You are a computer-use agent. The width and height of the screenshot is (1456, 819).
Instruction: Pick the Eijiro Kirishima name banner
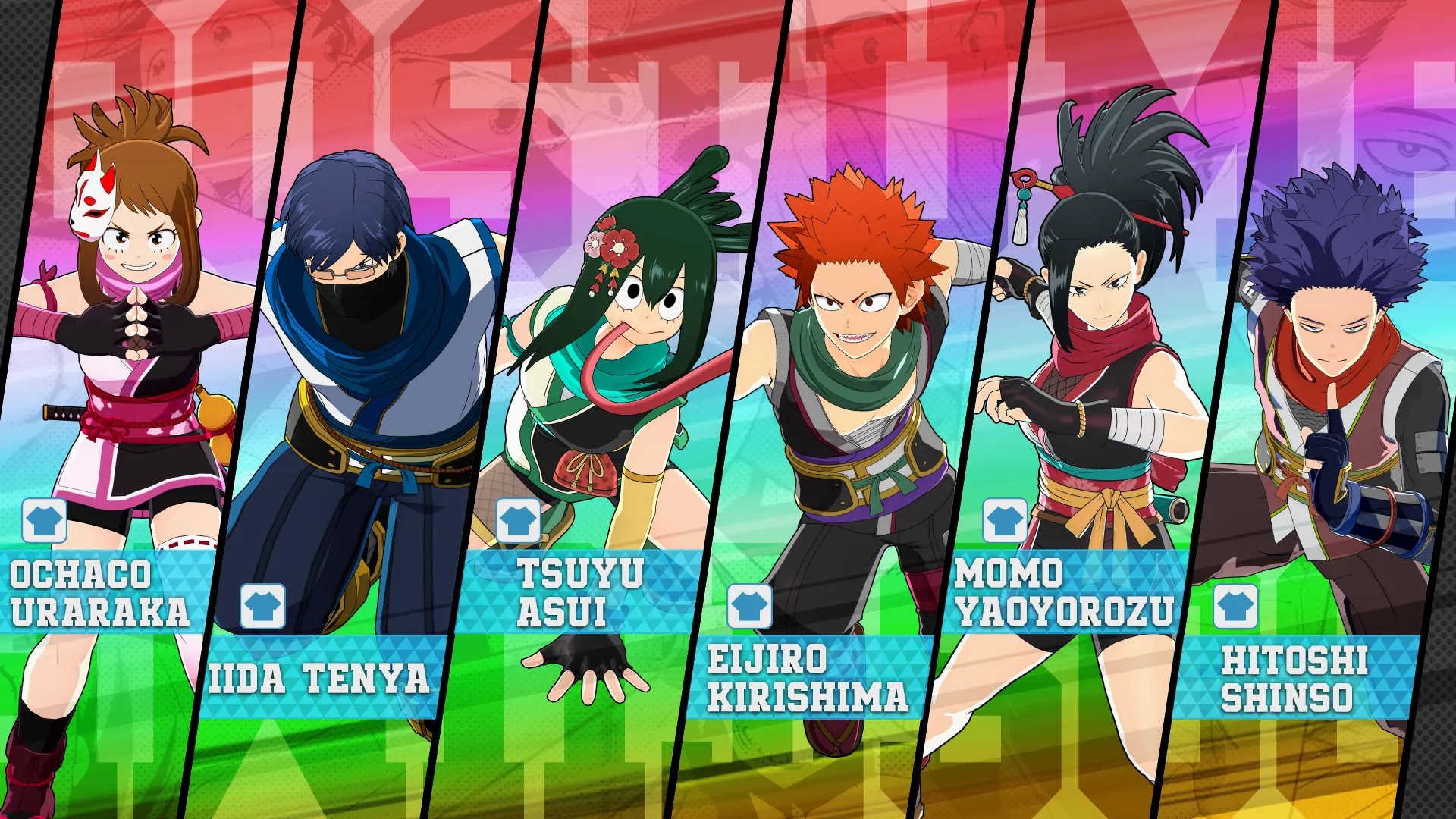click(x=808, y=678)
